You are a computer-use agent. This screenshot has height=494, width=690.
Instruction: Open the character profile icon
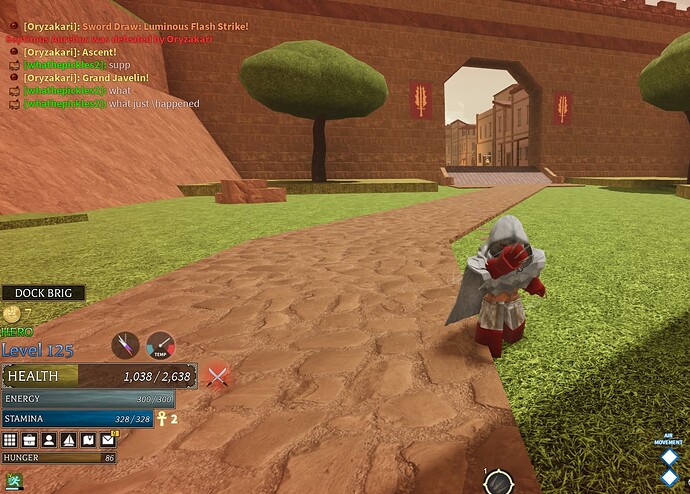pyautogui.click(x=49, y=439)
